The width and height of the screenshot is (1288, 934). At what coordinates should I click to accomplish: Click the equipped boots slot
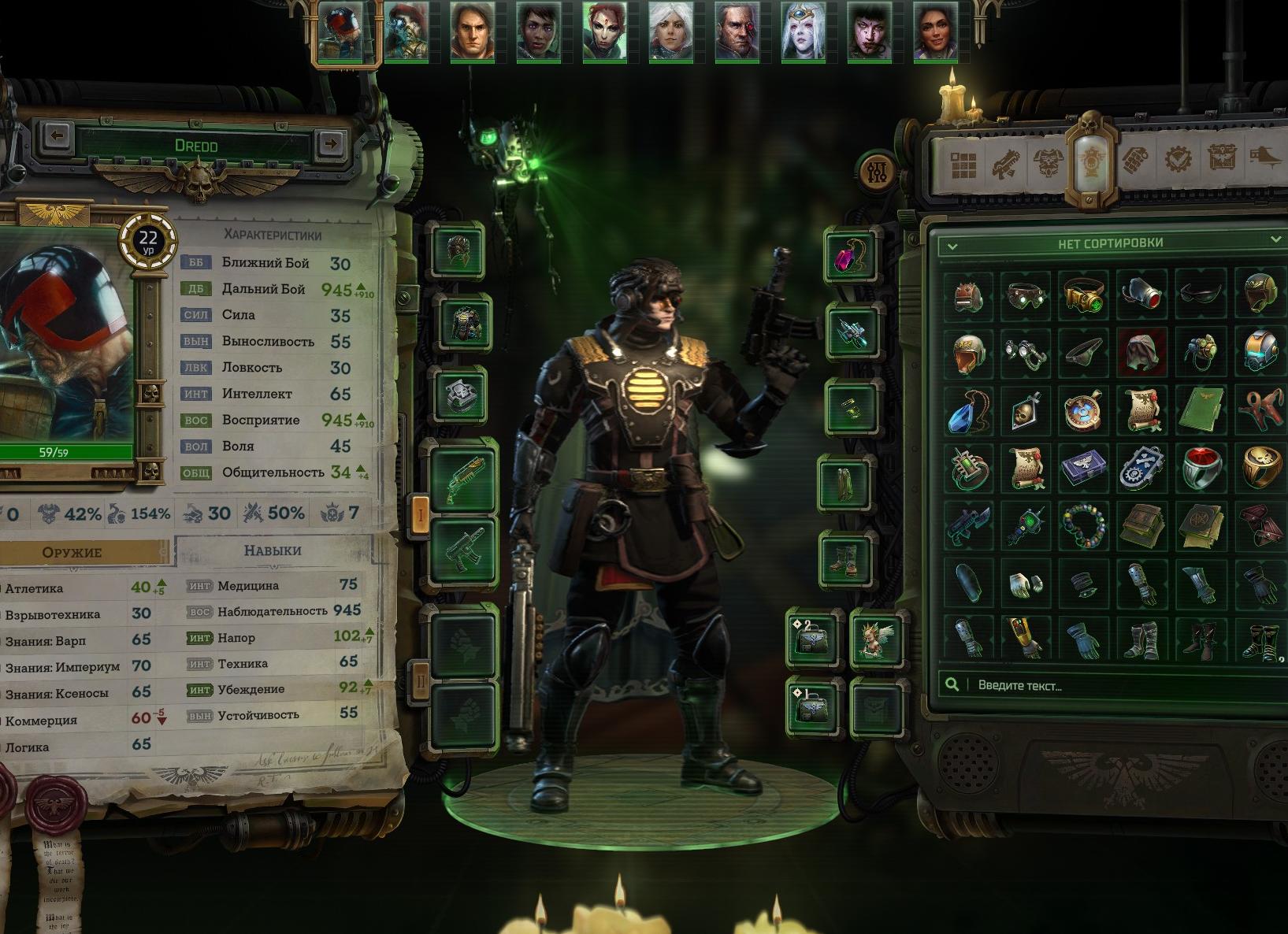846,558
